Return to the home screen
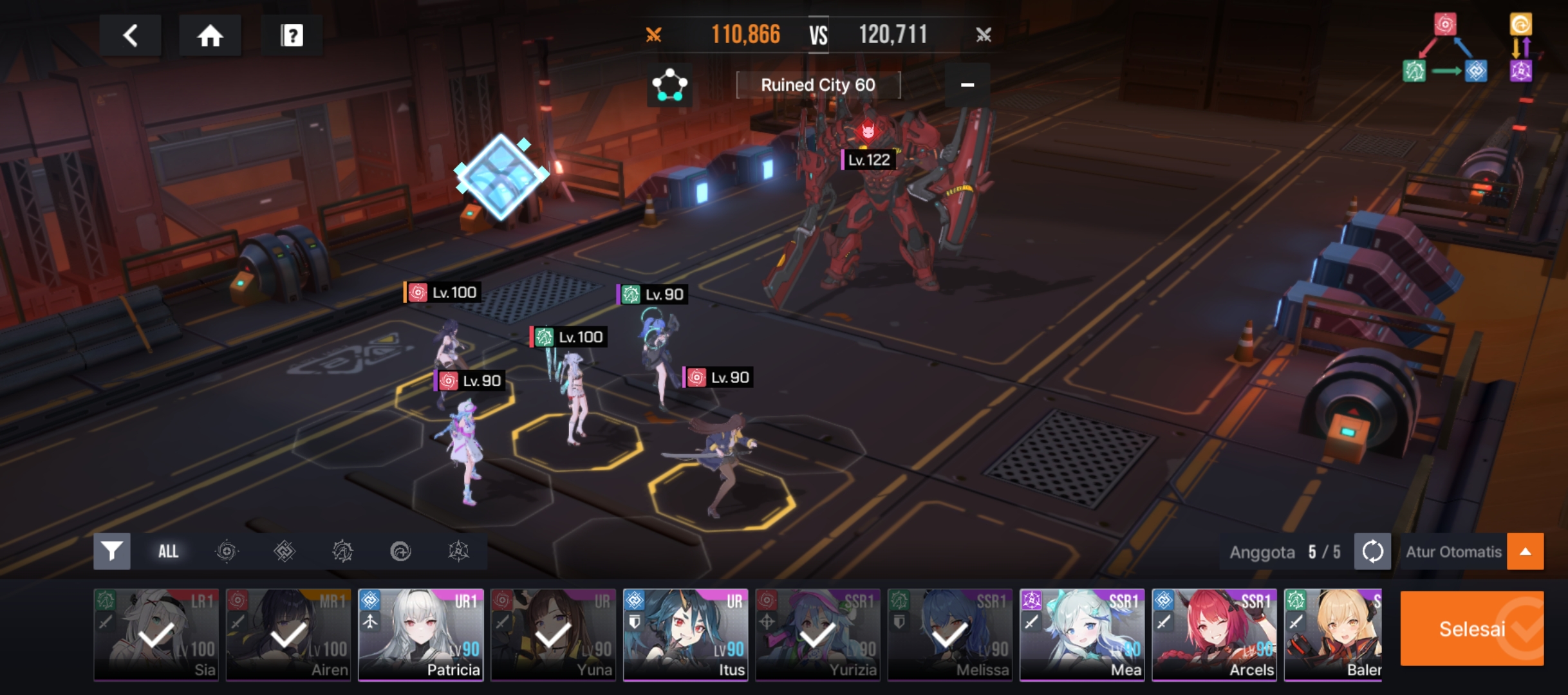The width and height of the screenshot is (1568, 695). (x=210, y=35)
